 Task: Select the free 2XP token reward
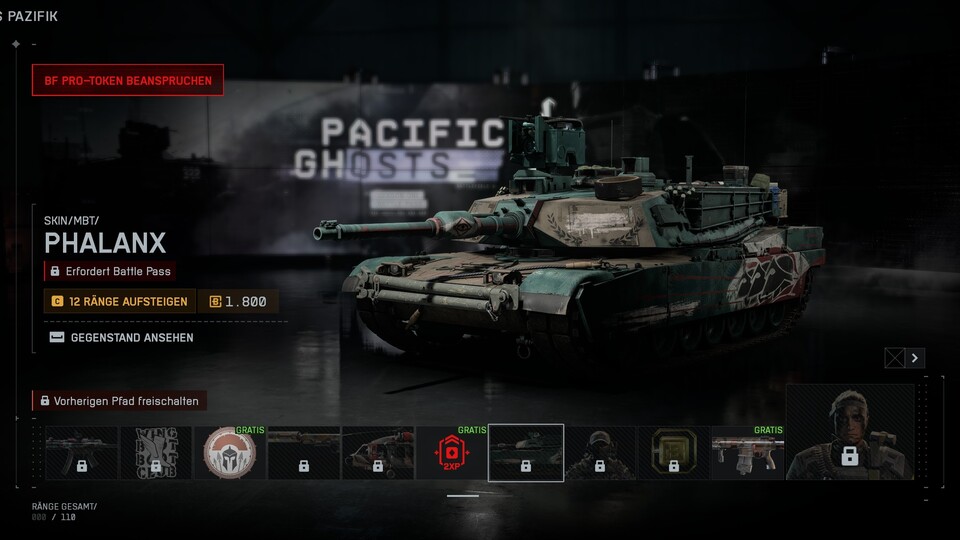pos(451,453)
